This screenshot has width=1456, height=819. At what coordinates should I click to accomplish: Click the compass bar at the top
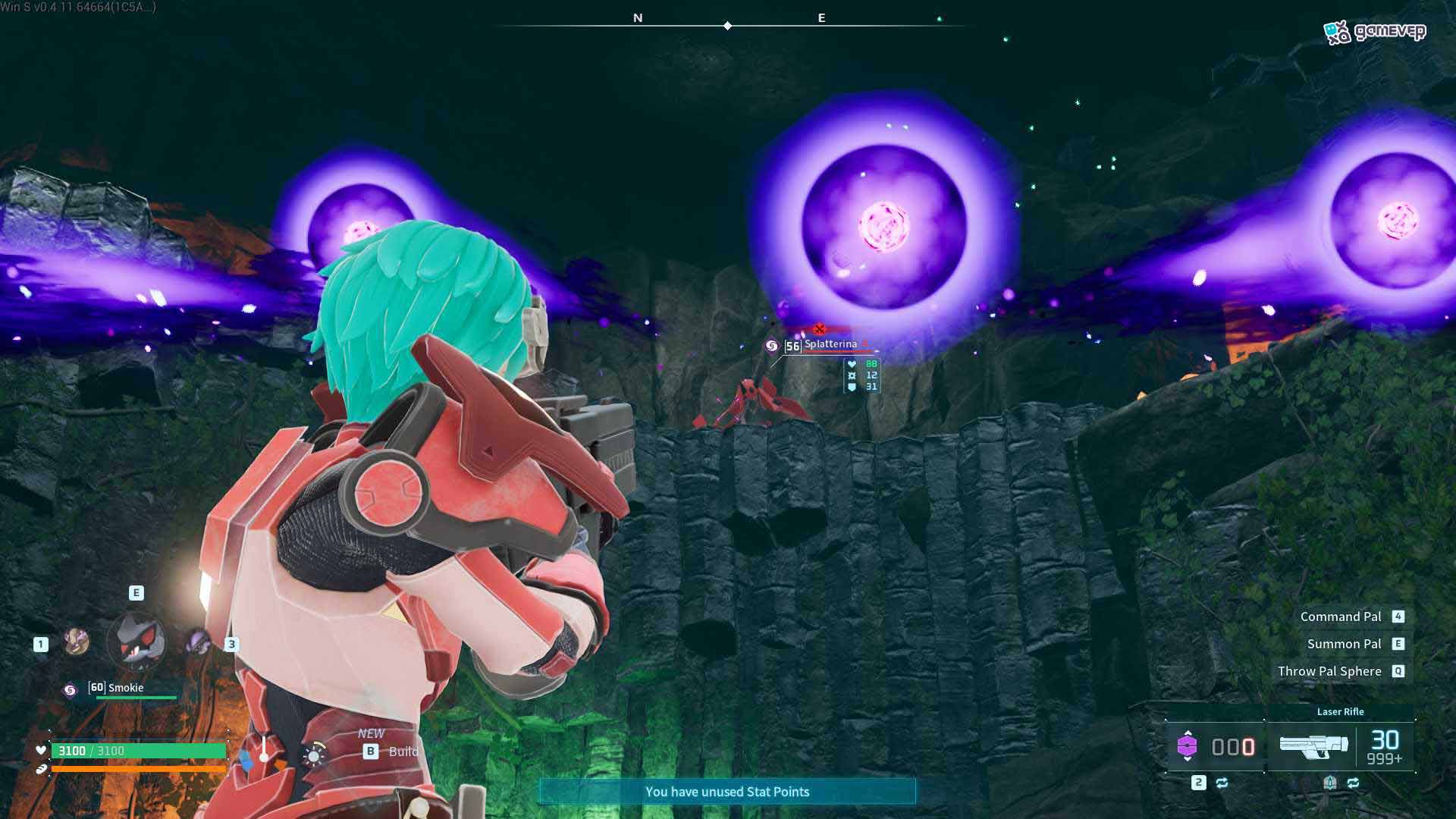pos(728,26)
